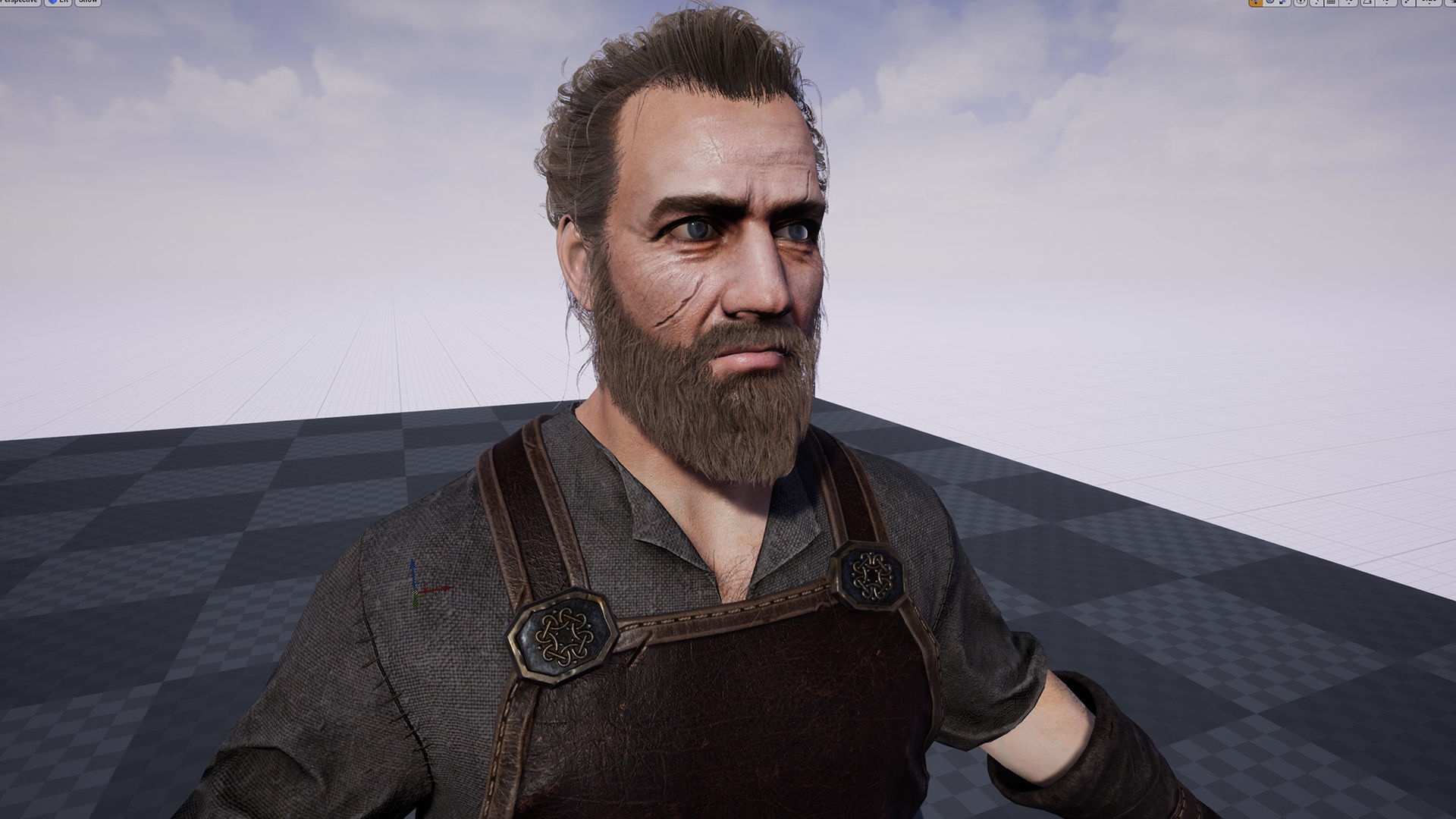The image size is (1456, 819).
Task: Toggle scale snapping
Action: point(1407,3)
